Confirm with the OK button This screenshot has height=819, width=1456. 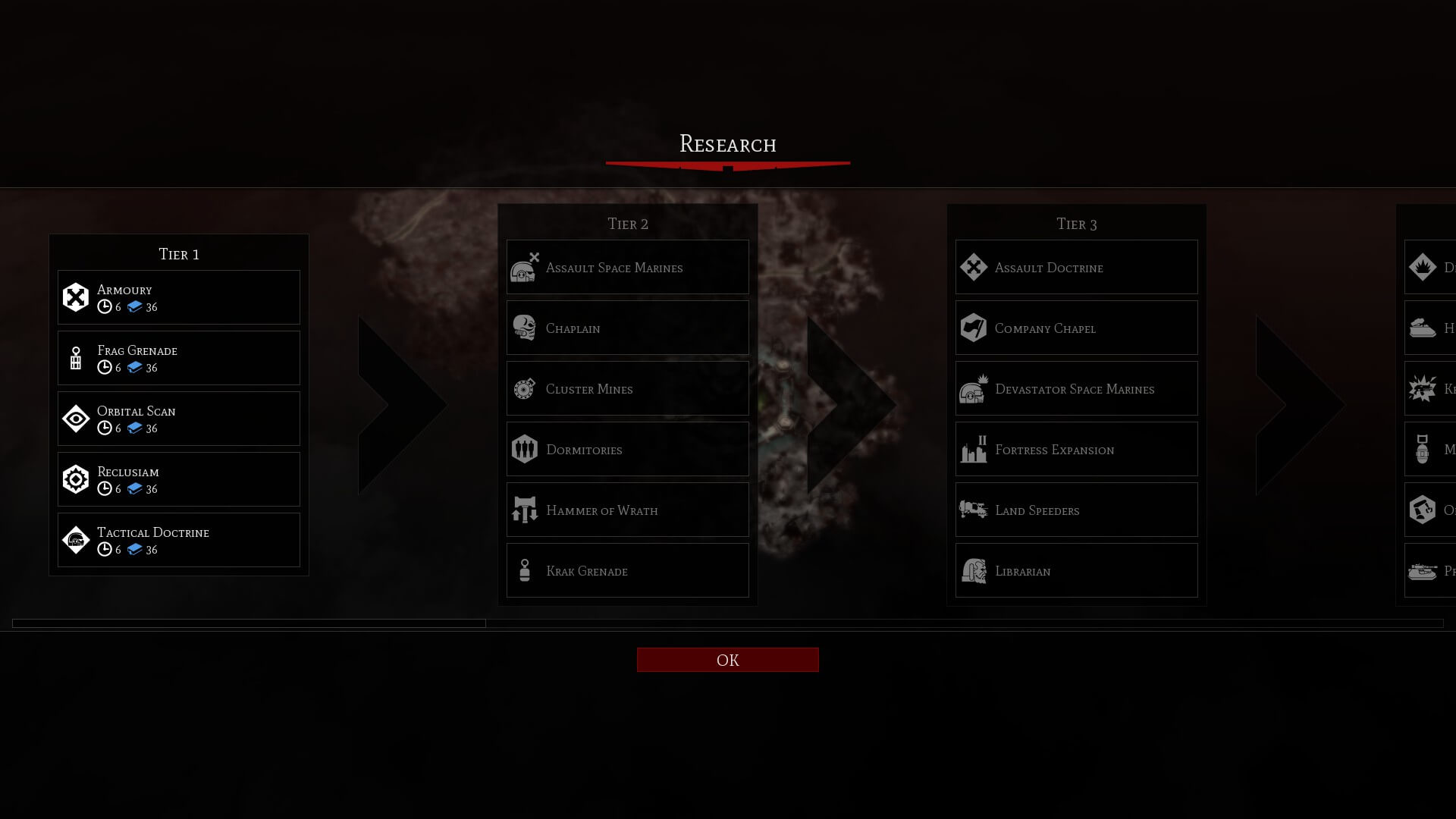727,660
